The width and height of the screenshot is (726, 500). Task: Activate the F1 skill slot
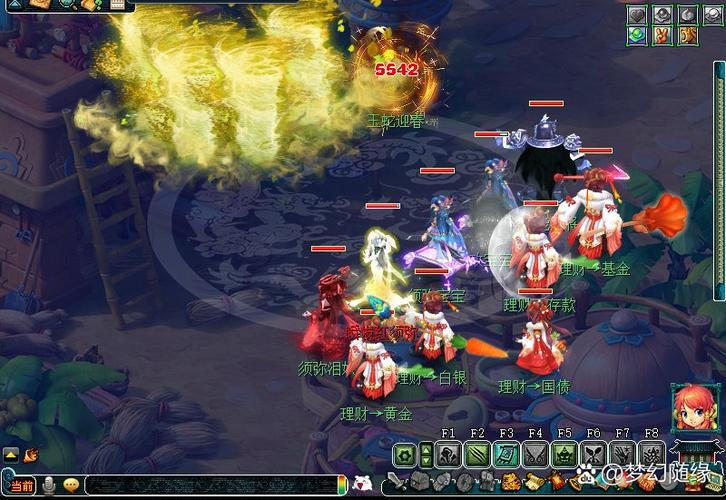448,455
